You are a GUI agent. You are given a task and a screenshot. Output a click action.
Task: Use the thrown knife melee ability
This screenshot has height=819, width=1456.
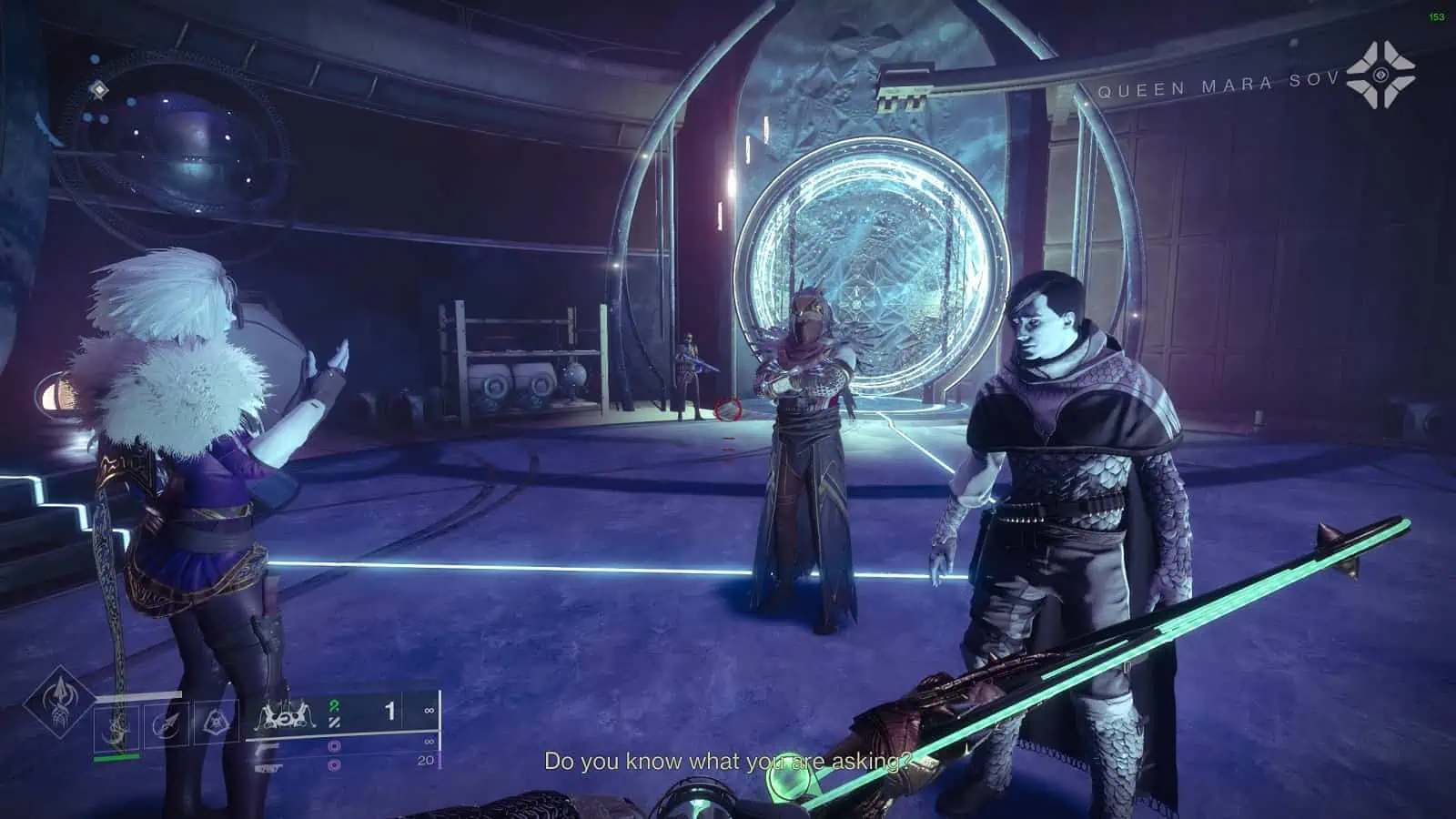pyautogui.click(x=168, y=725)
